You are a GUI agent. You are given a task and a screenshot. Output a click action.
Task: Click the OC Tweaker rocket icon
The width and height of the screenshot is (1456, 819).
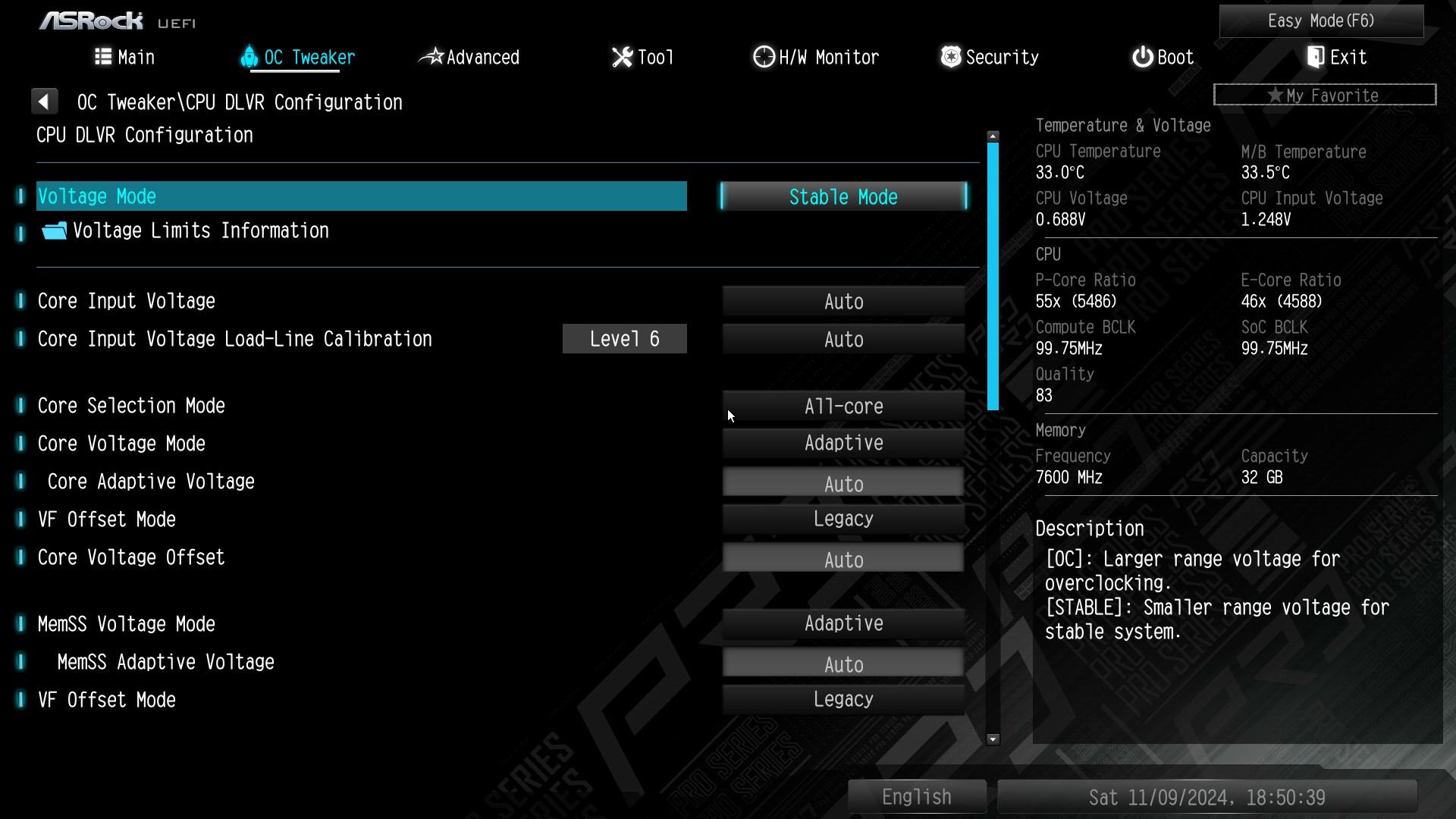click(249, 56)
